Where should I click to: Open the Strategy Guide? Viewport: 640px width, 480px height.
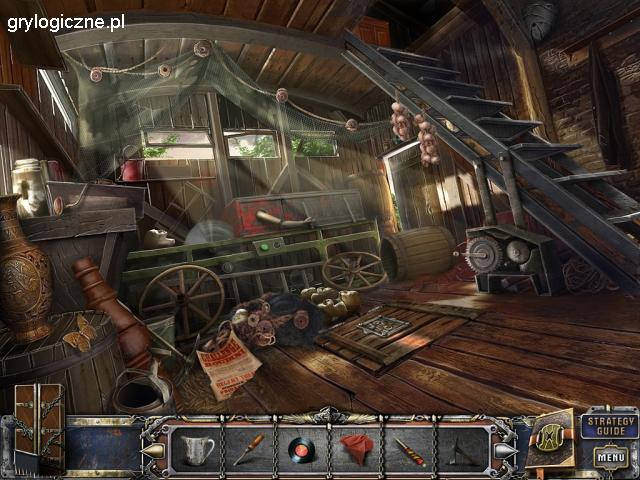(608, 422)
